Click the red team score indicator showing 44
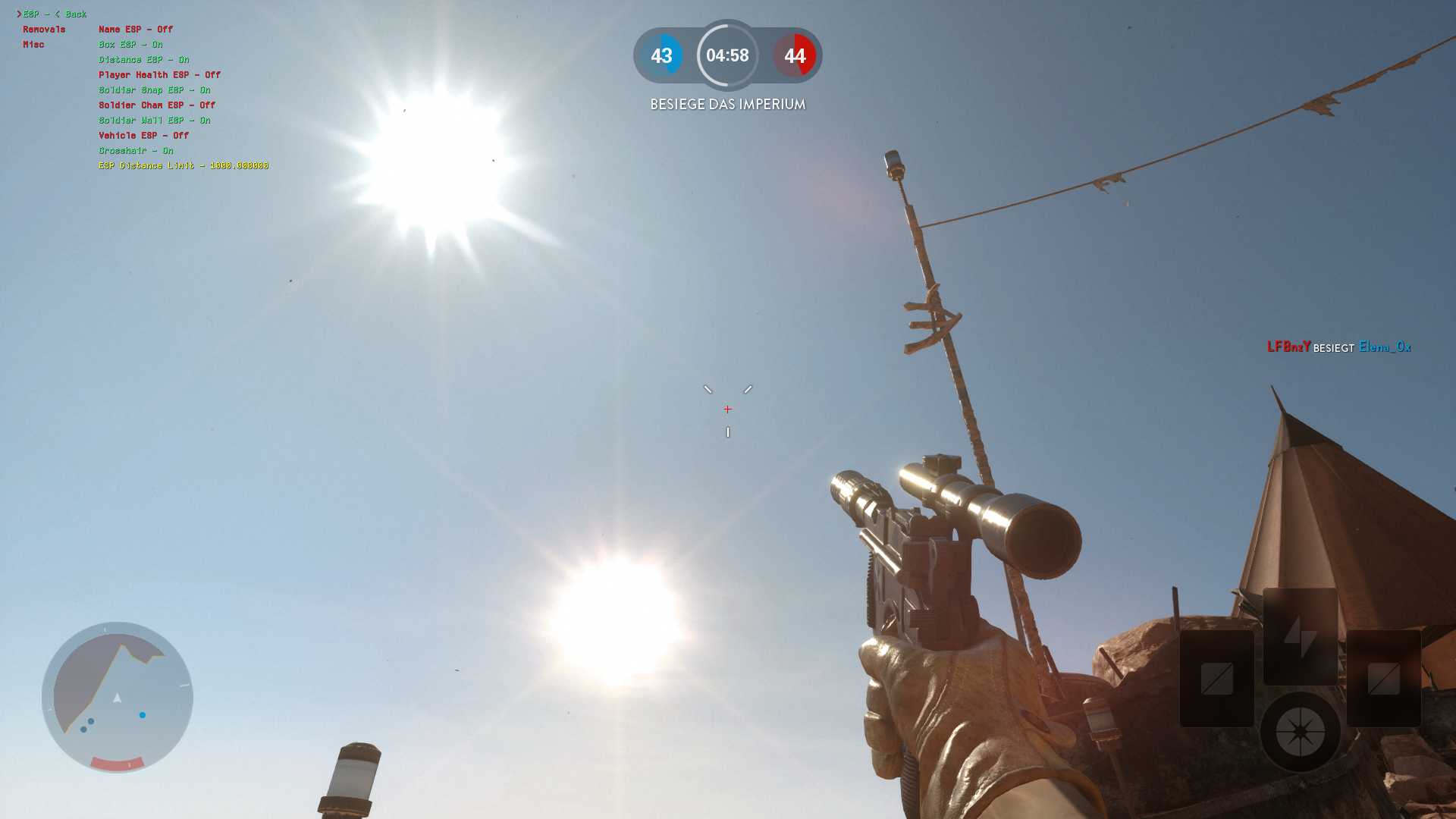The width and height of the screenshot is (1456, 819). pos(795,55)
